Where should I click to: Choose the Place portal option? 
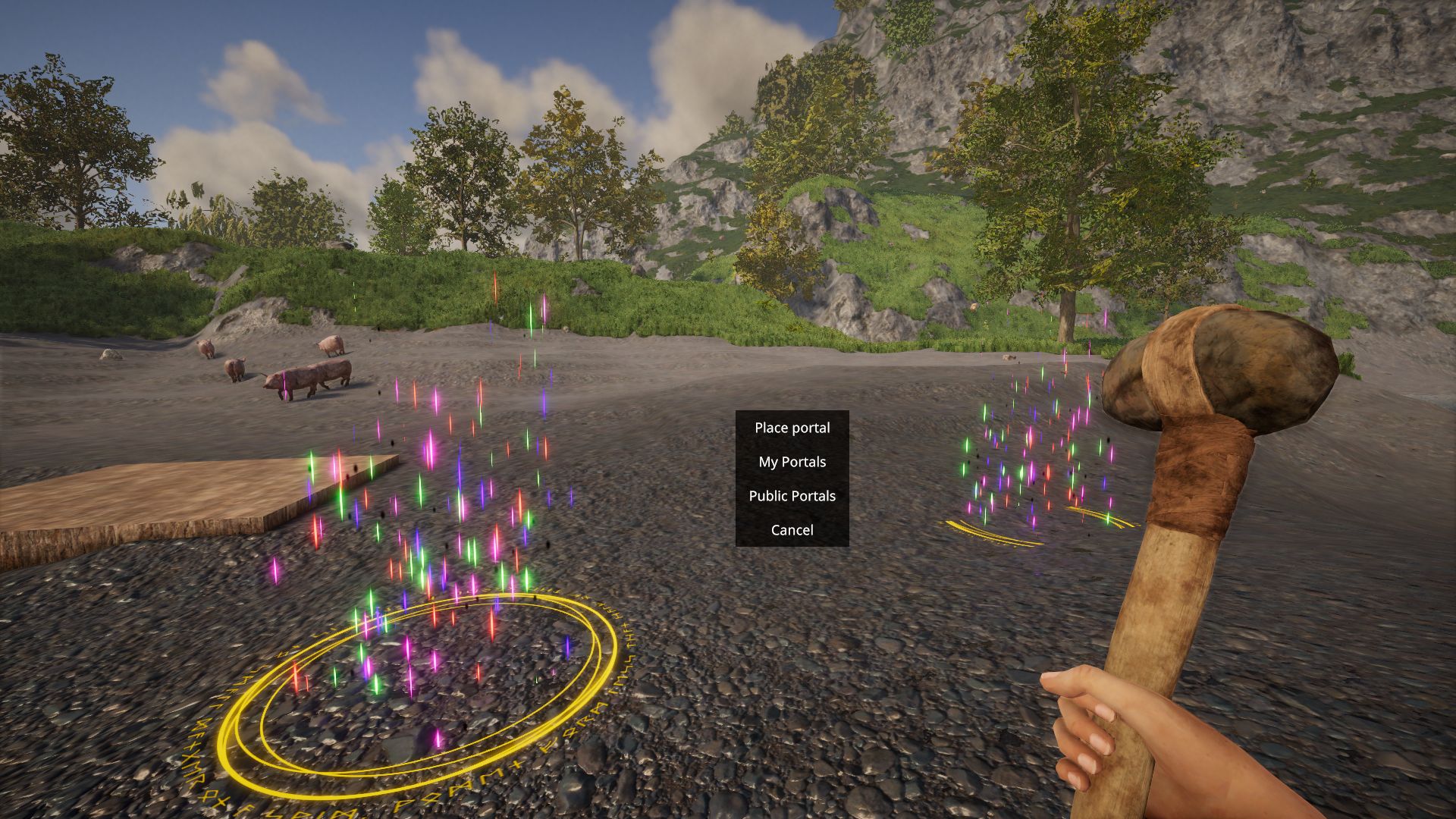coord(792,428)
